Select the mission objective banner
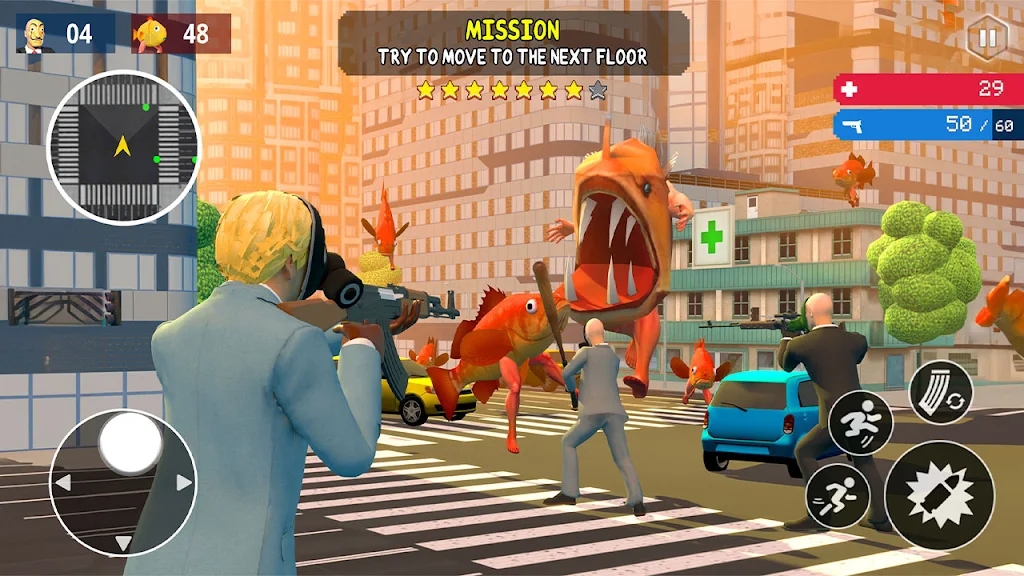 (513, 44)
